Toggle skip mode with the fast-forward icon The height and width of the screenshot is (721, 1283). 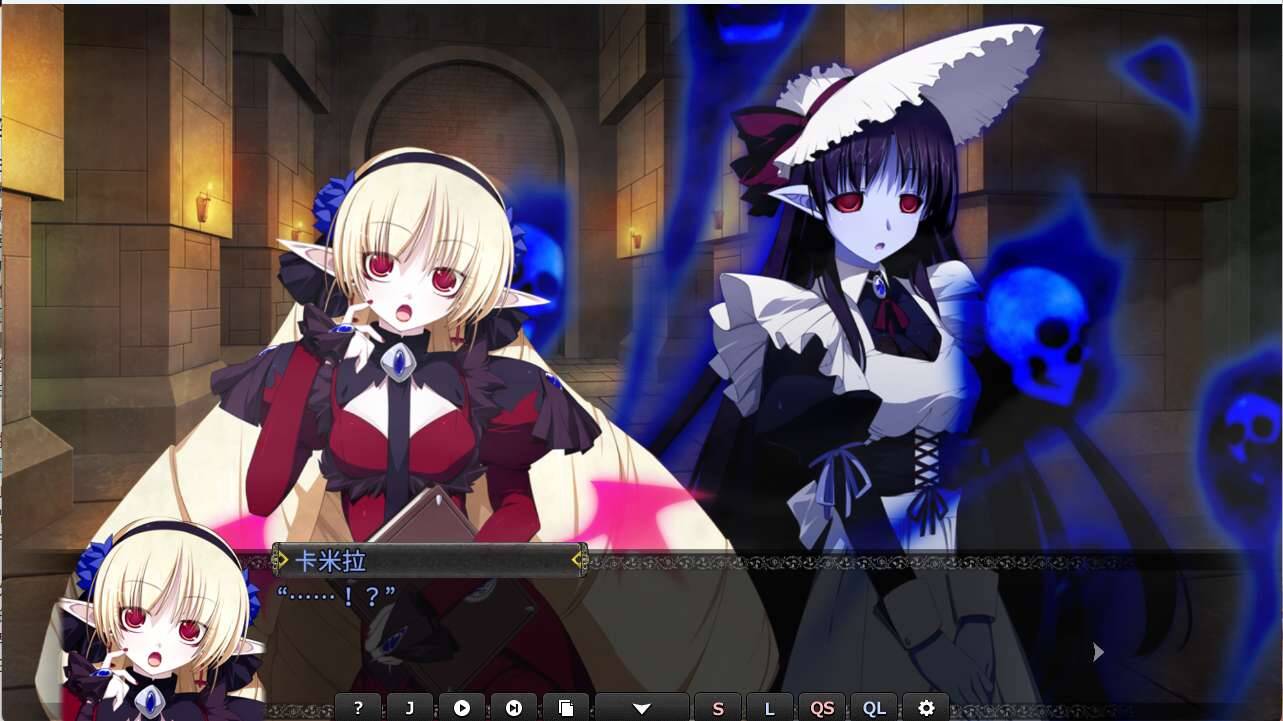(x=514, y=707)
